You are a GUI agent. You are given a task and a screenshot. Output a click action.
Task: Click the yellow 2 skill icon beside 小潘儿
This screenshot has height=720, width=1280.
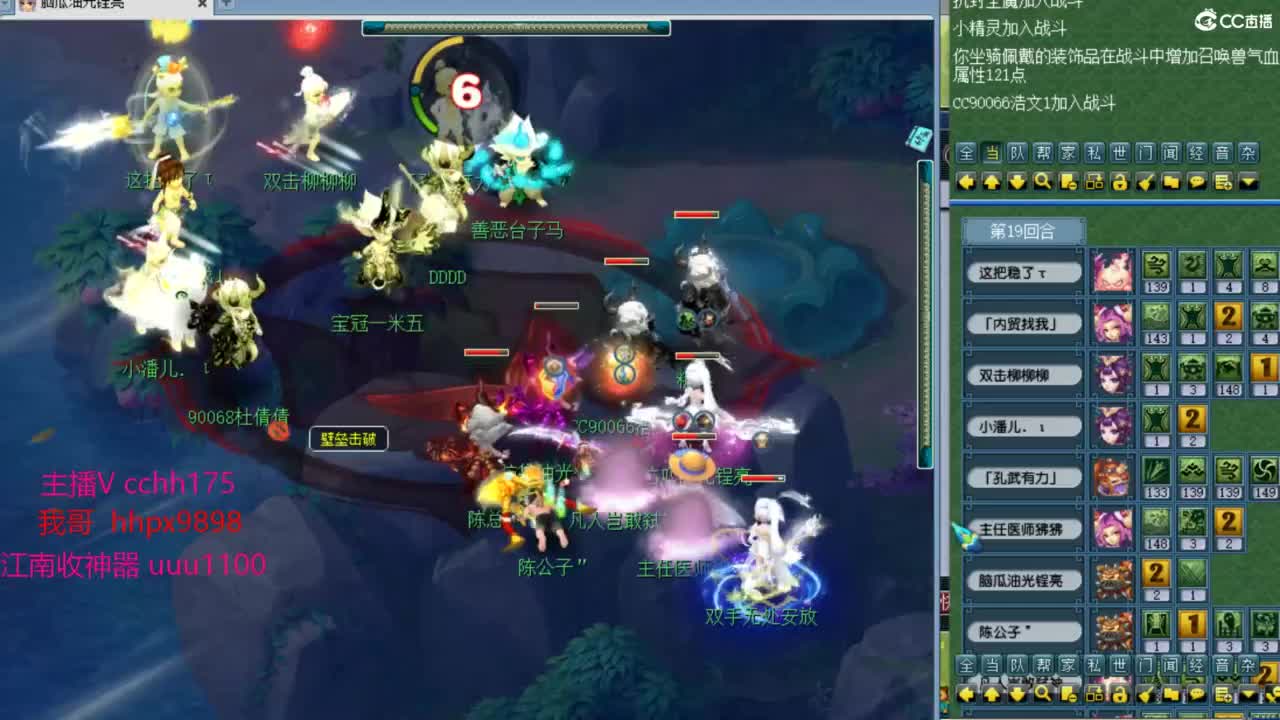(x=1192, y=420)
